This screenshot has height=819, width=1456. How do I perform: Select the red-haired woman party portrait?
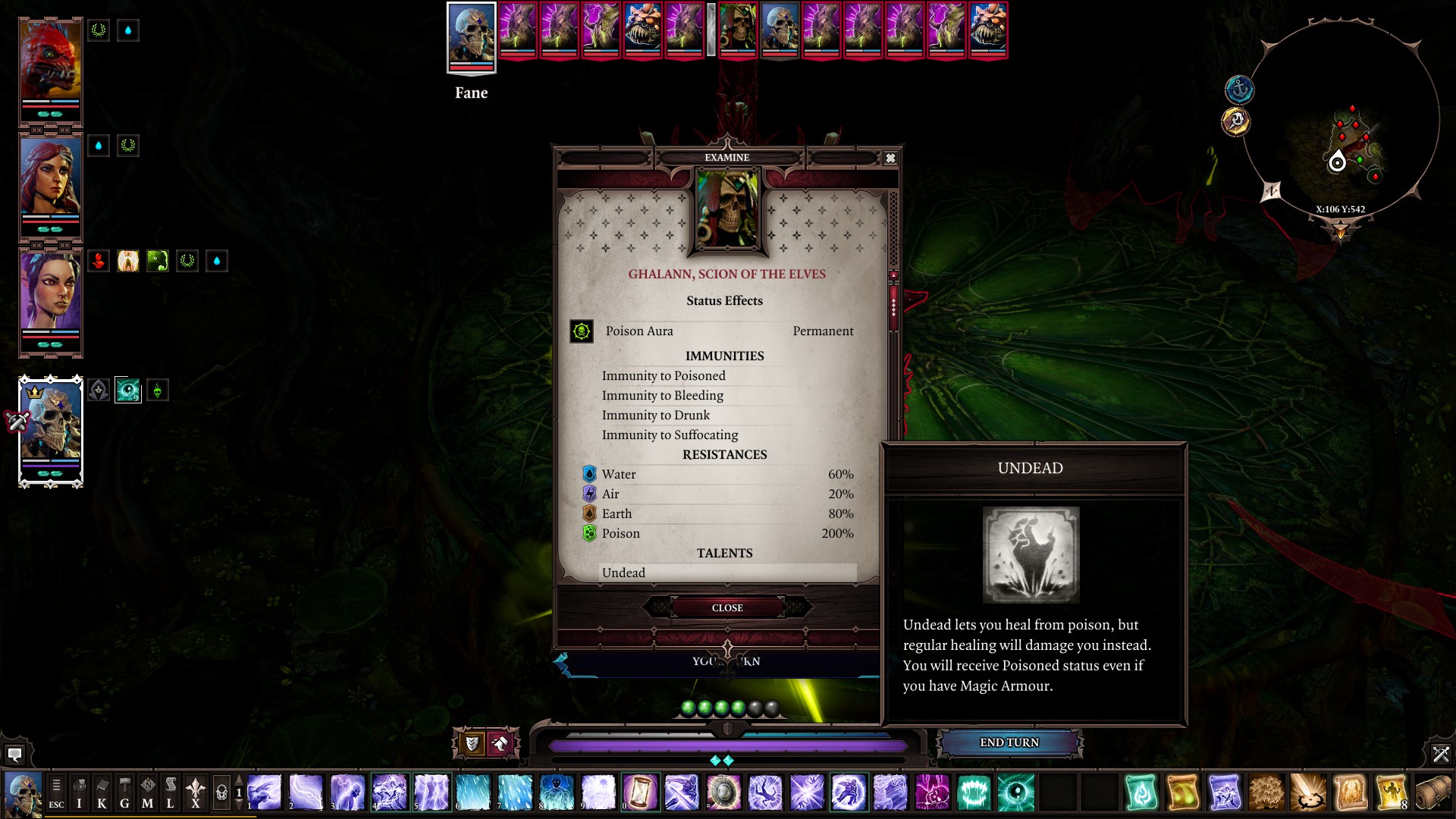tap(50, 180)
